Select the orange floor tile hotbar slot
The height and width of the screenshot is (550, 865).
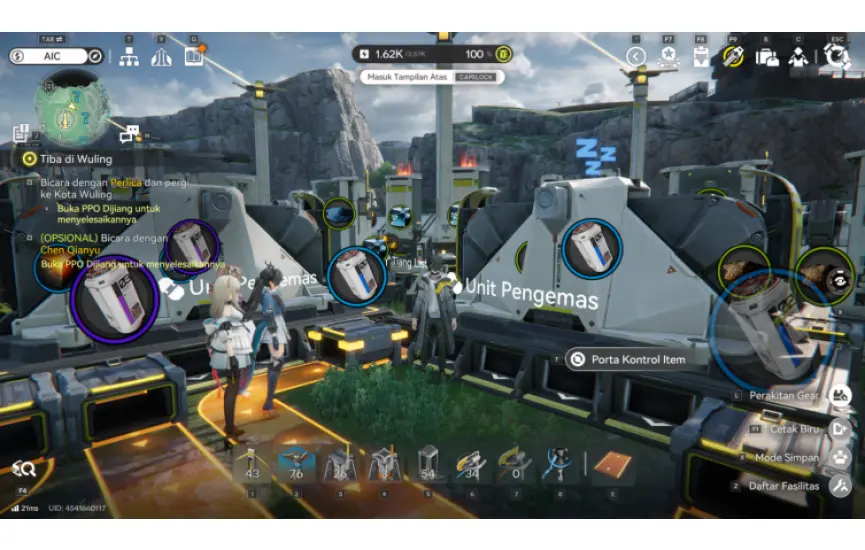pyautogui.click(x=611, y=465)
